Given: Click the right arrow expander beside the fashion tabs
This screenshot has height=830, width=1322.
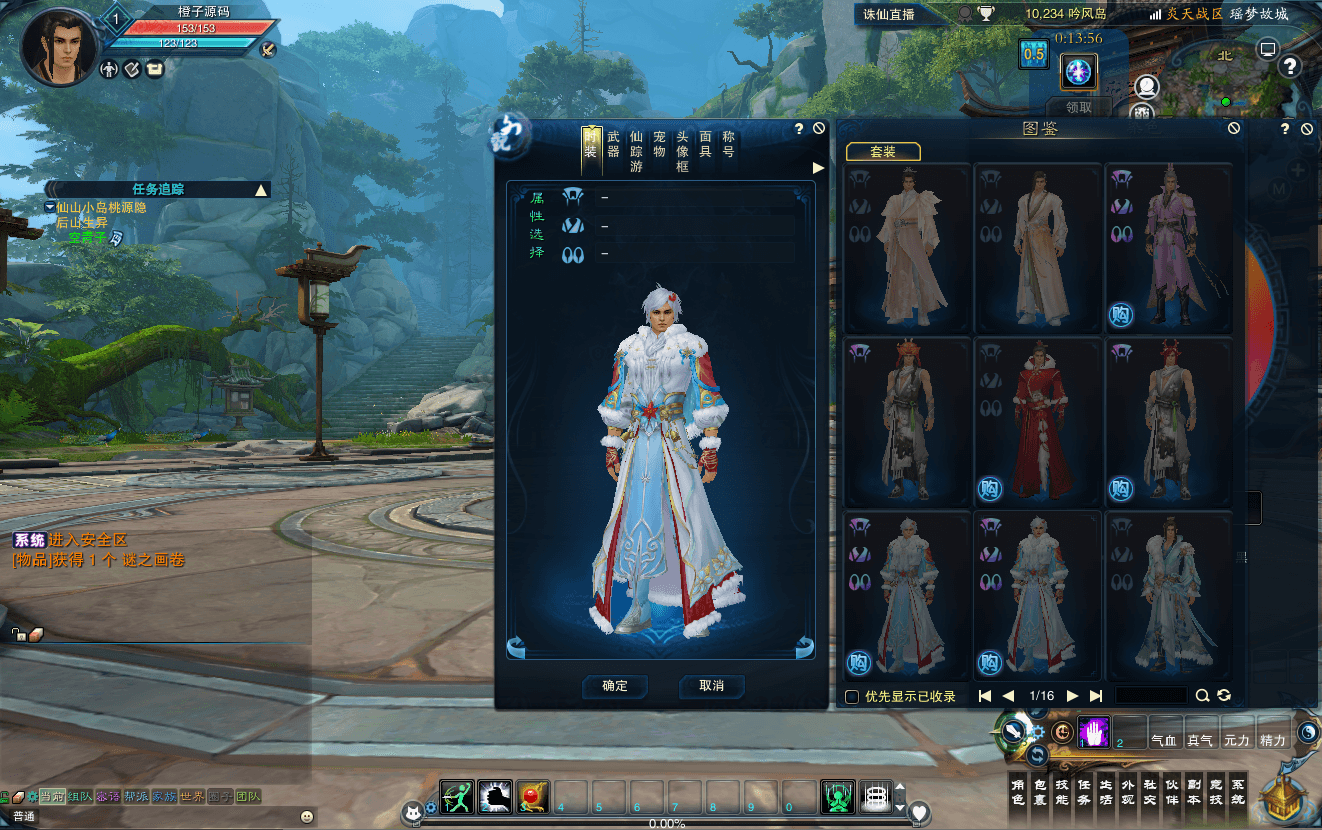Looking at the screenshot, I should tap(817, 167).
